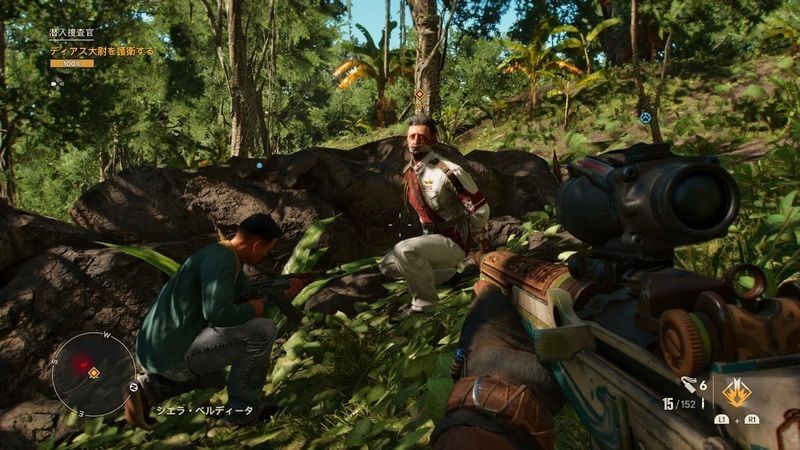Click the circular minimap radar
The height and width of the screenshot is (450, 800).
point(93,373)
